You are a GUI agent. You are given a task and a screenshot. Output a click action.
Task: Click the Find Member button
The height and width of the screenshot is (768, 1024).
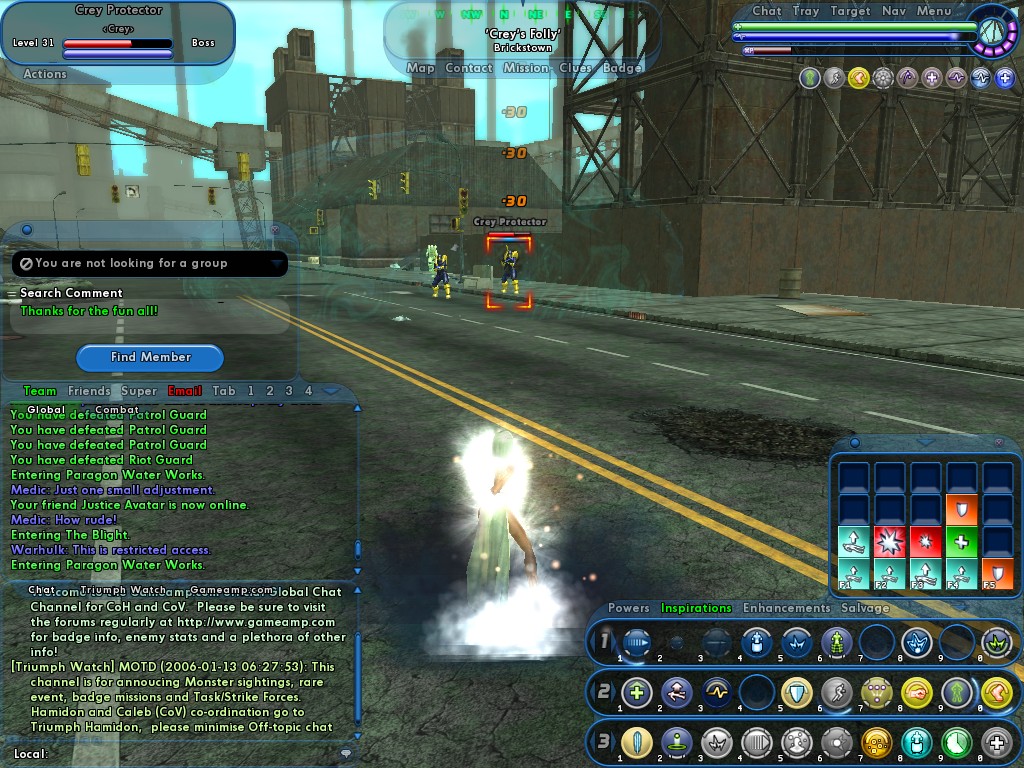150,357
